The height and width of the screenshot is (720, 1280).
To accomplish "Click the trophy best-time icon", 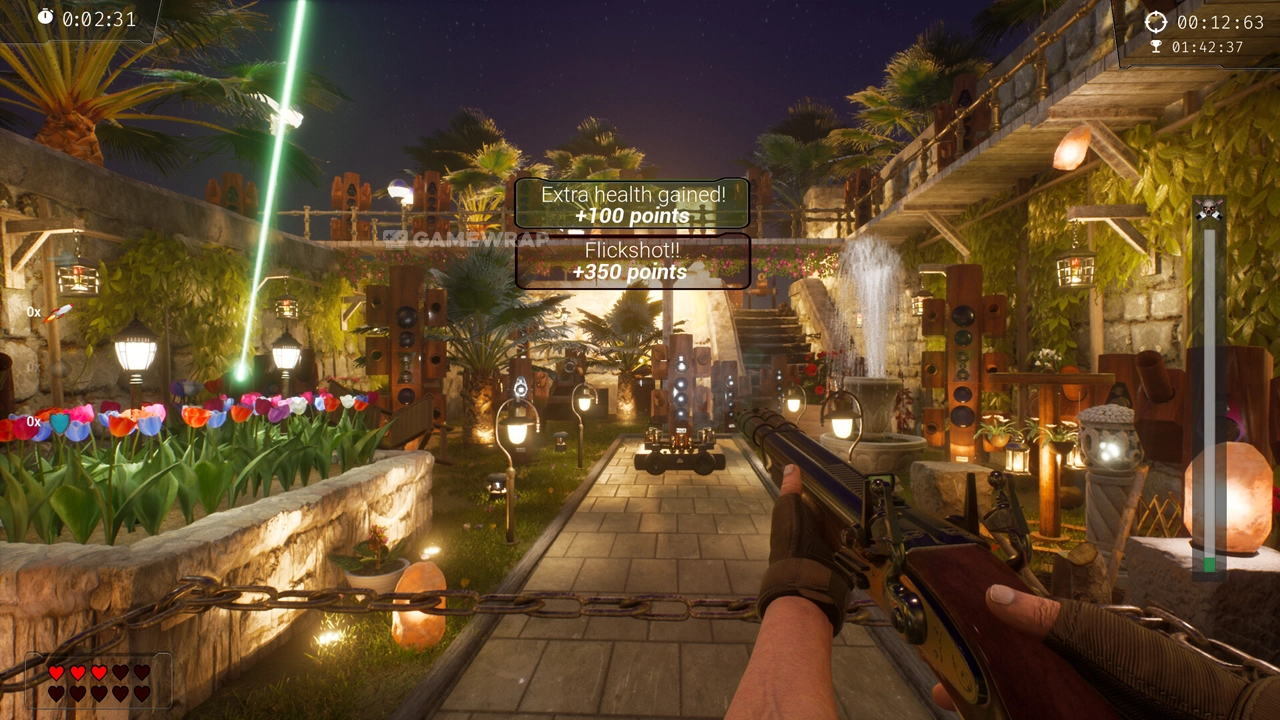I will point(1157,46).
